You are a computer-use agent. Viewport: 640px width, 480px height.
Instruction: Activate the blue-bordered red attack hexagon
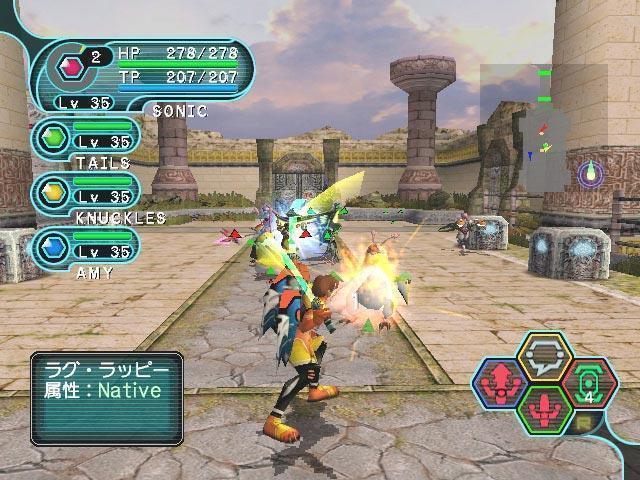pos(501,382)
